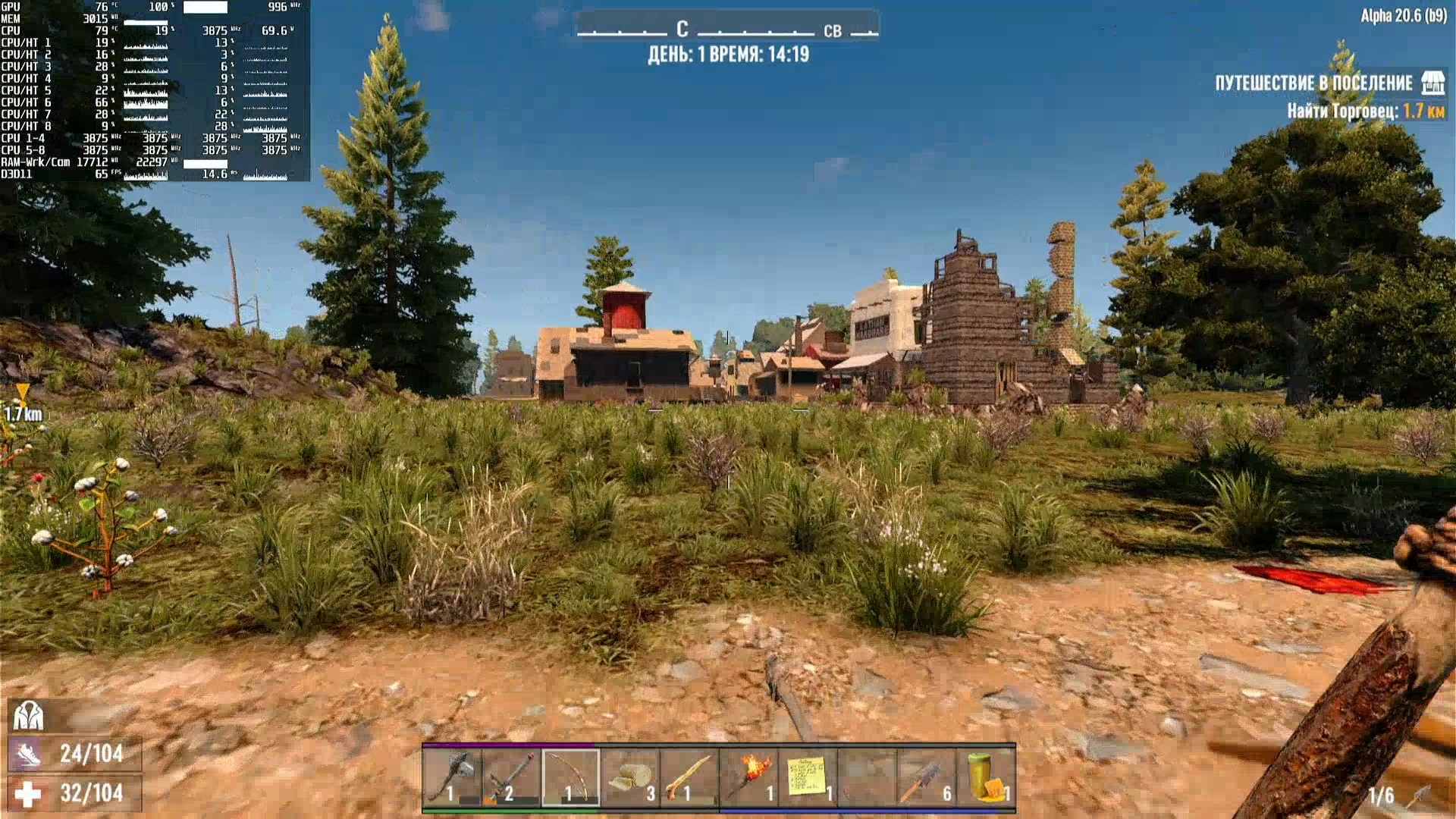Screen dimensions: 1456x819
Task: Click the yellow 1.7 km waypoint marker
Action: click(x=23, y=392)
